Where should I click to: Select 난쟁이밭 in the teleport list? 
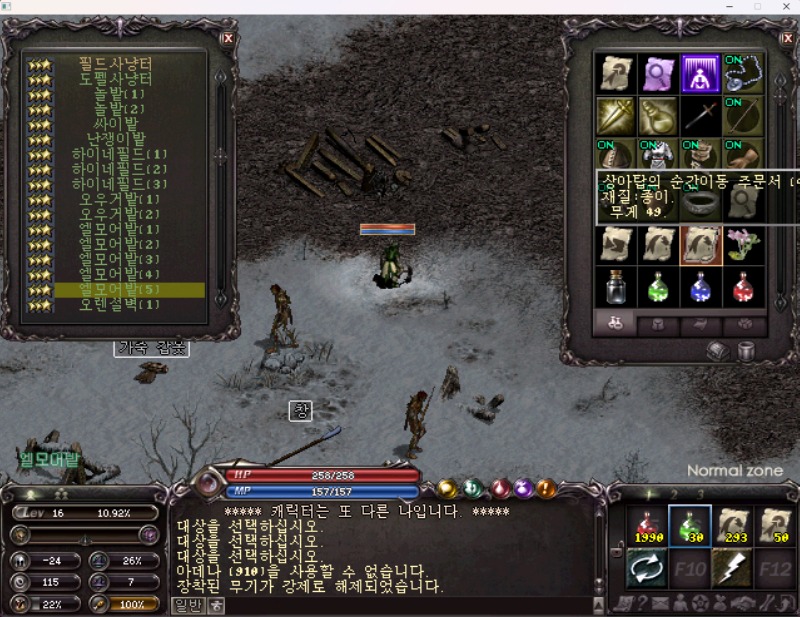coord(119,138)
